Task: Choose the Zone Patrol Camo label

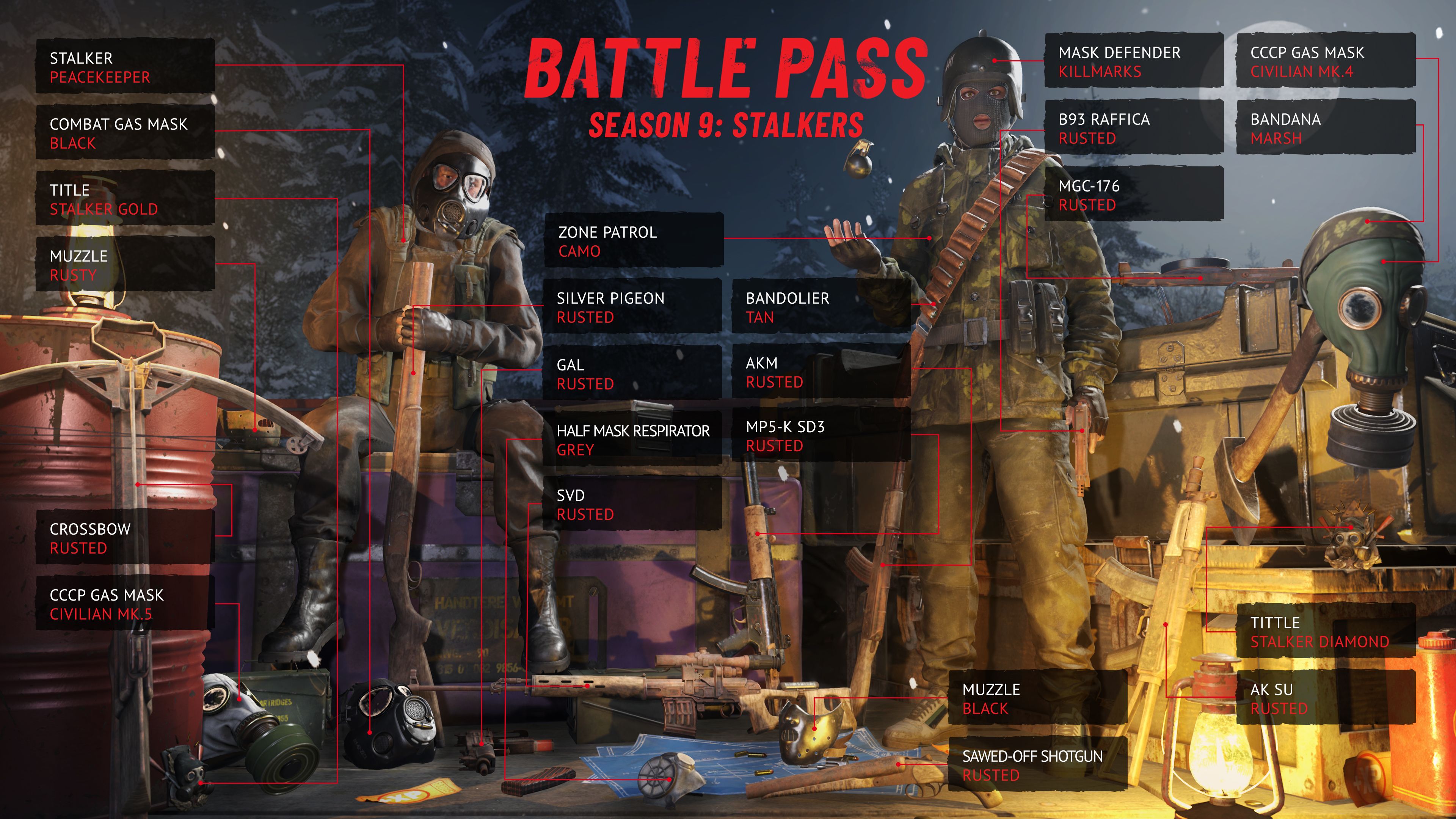Action: click(633, 242)
